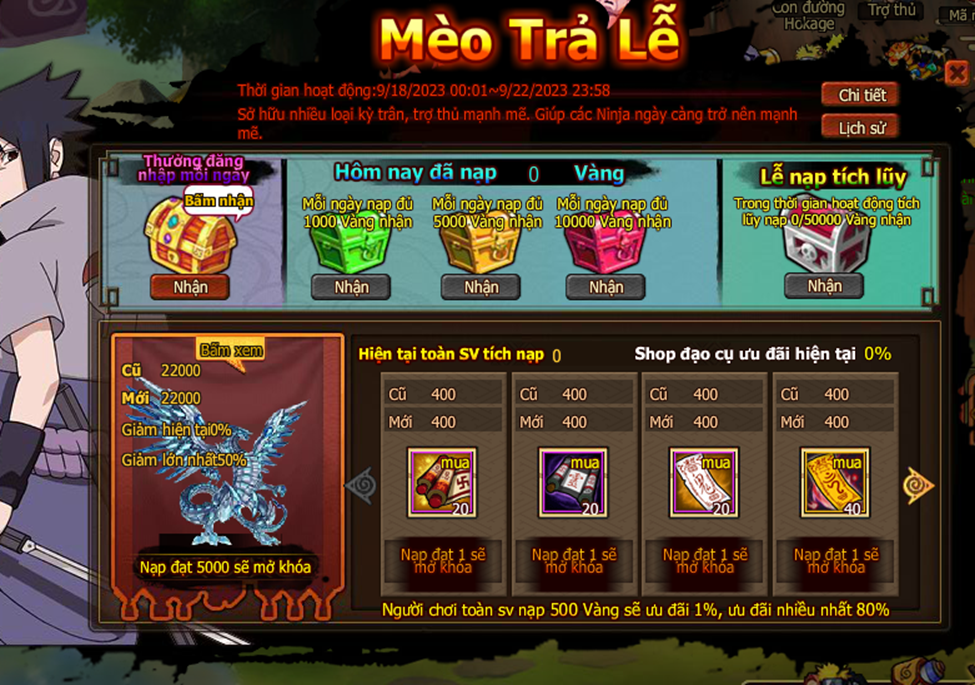Show previous shop items with left arrow
This screenshot has width=975, height=685.
[x=360, y=486]
